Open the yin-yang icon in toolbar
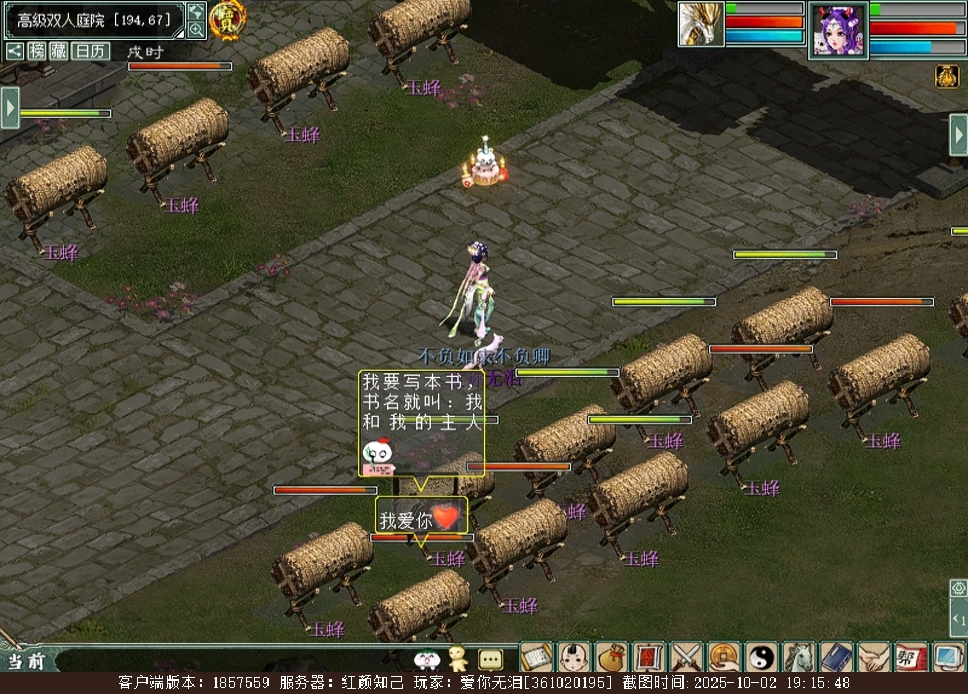This screenshot has height=694, width=968. 761,657
